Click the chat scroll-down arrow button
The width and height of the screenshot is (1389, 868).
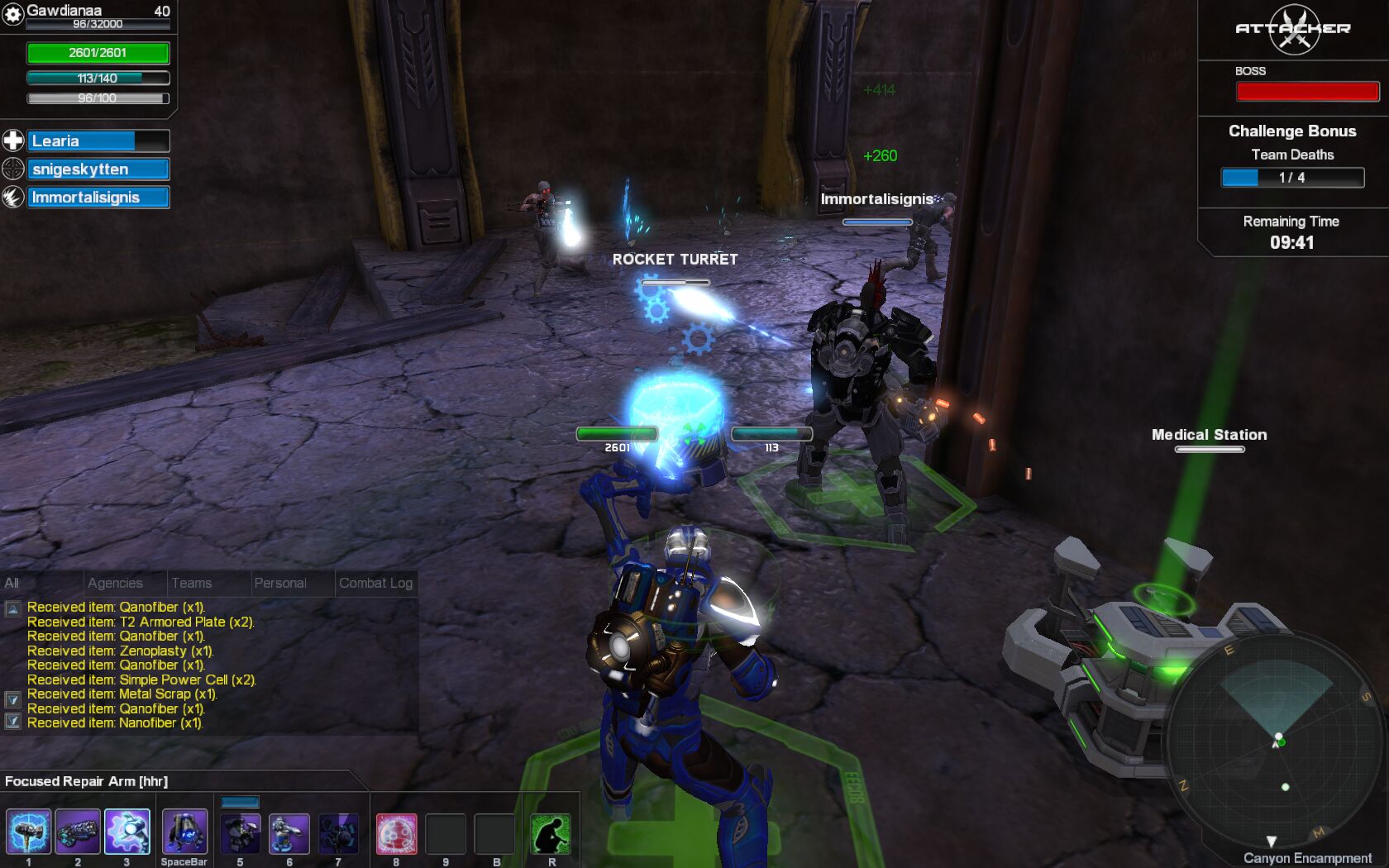(x=13, y=699)
